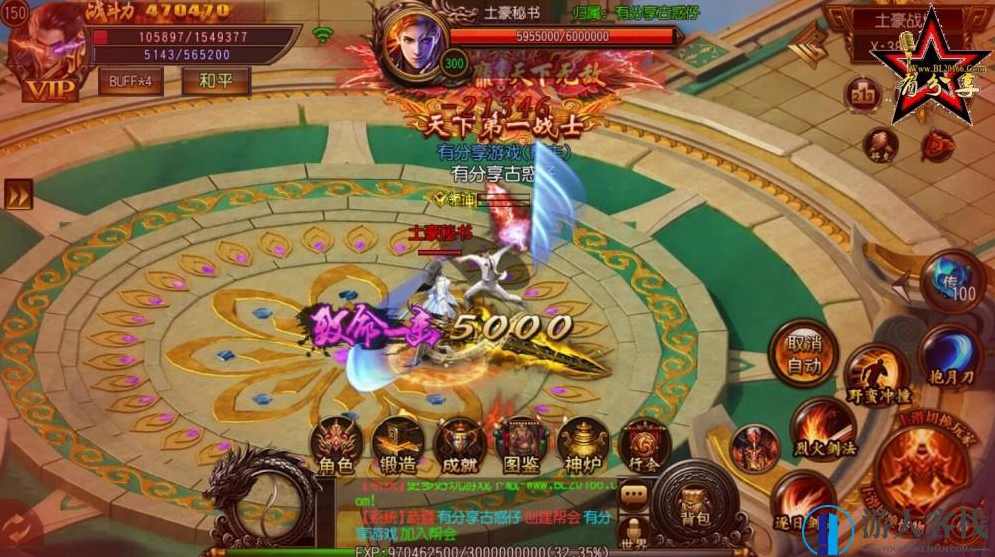Image resolution: width=995 pixels, height=557 pixels.
Task: Open the VIP player portrait
Action: pyautogui.click(x=43, y=52)
